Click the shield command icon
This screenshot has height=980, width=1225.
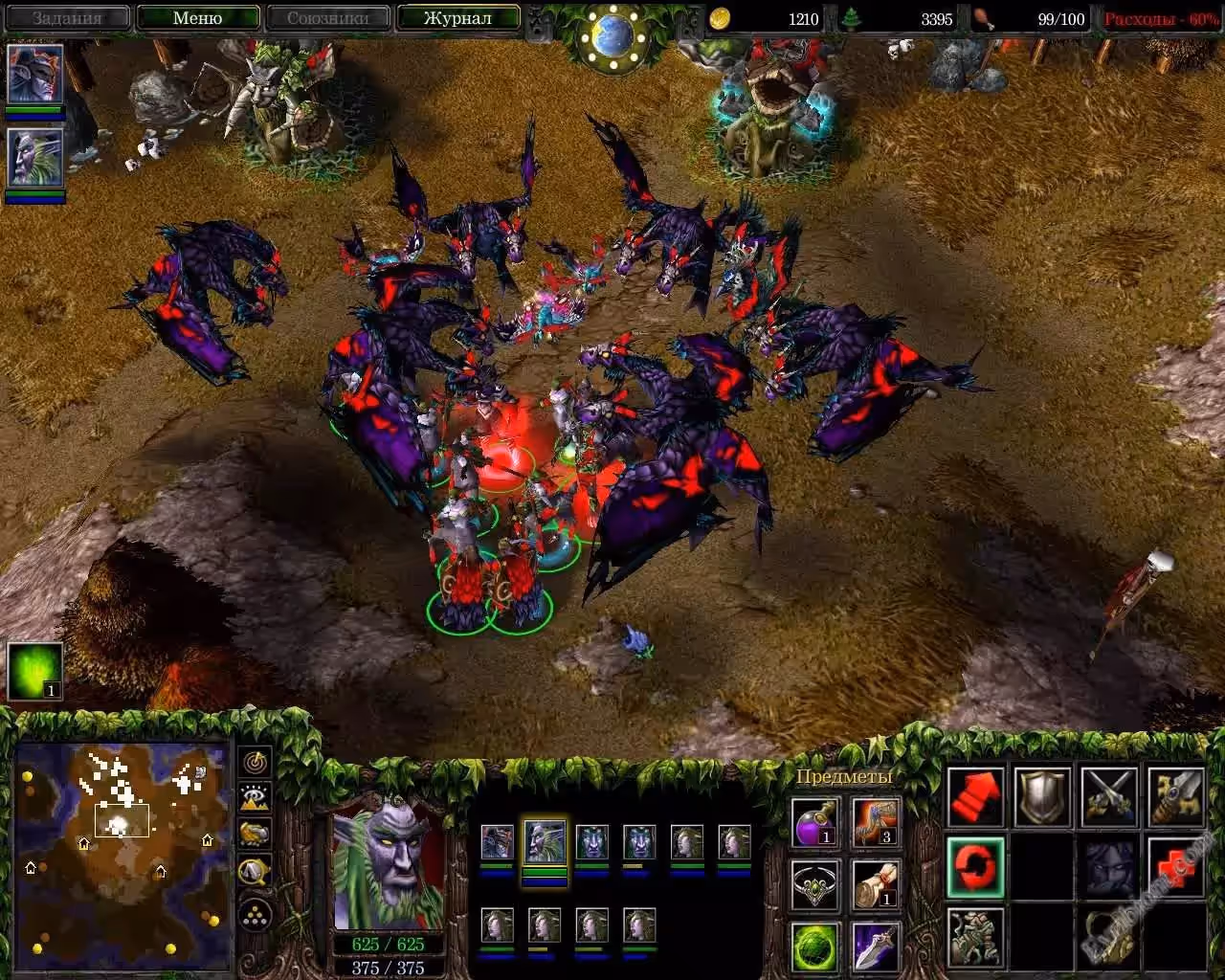point(1043,796)
